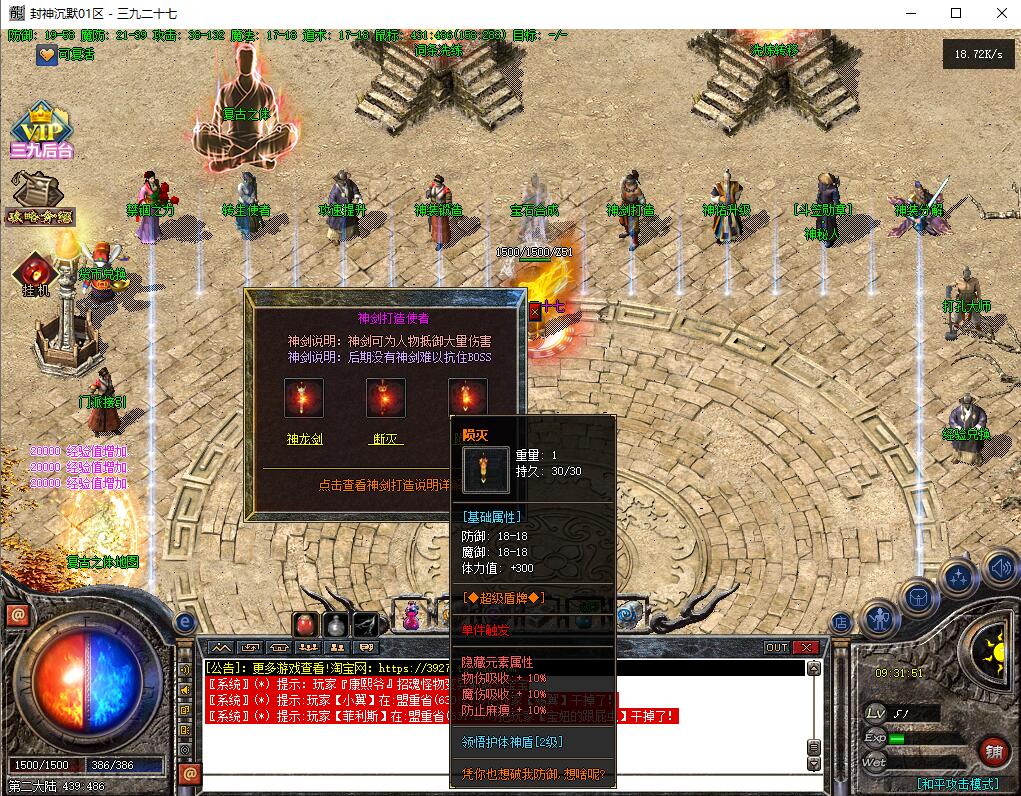Image resolution: width=1021 pixels, height=796 pixels.
Task: Choose the 断灭 sword link
Action: click(385, 438)
